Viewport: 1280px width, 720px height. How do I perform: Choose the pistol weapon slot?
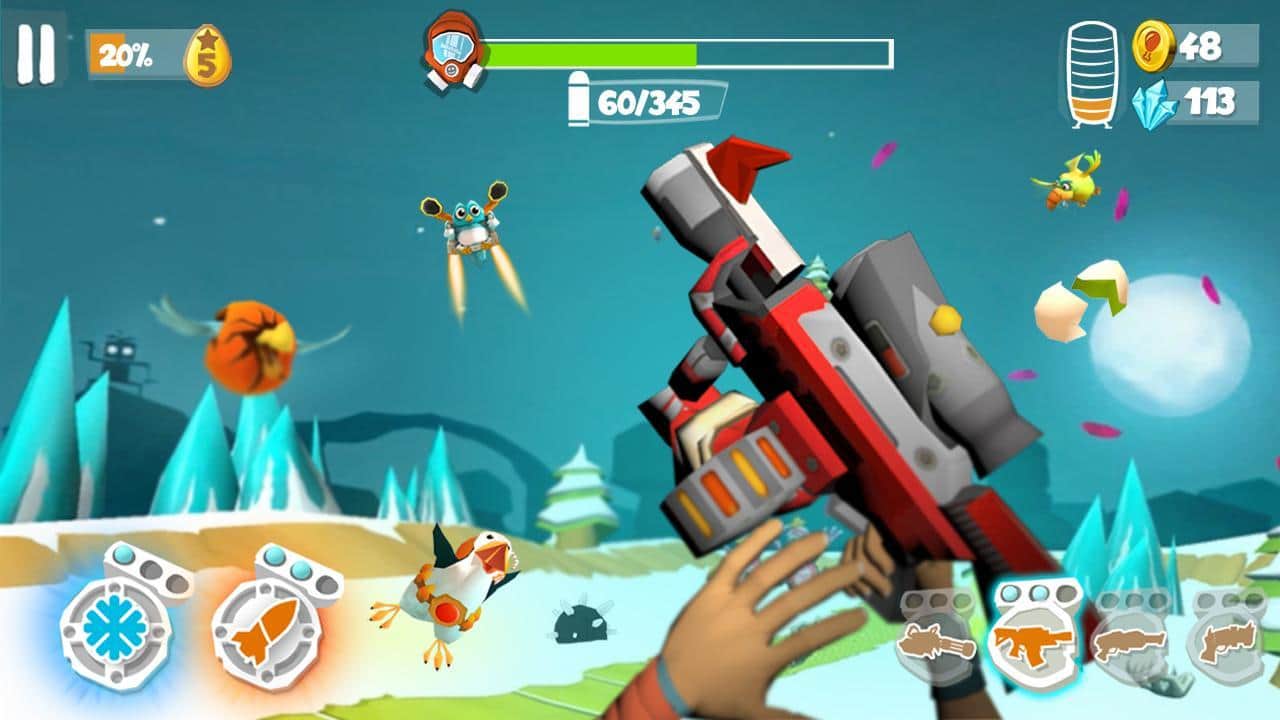[1227, 640]
